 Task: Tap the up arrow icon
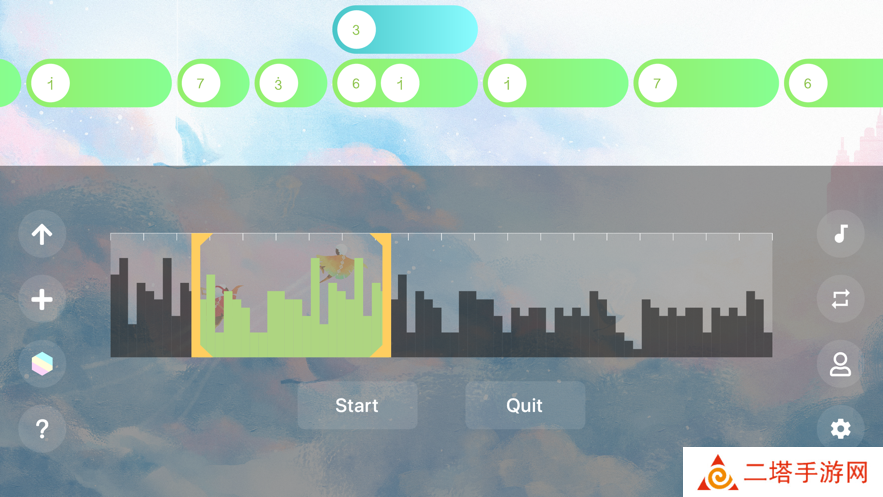pos(42,235)
